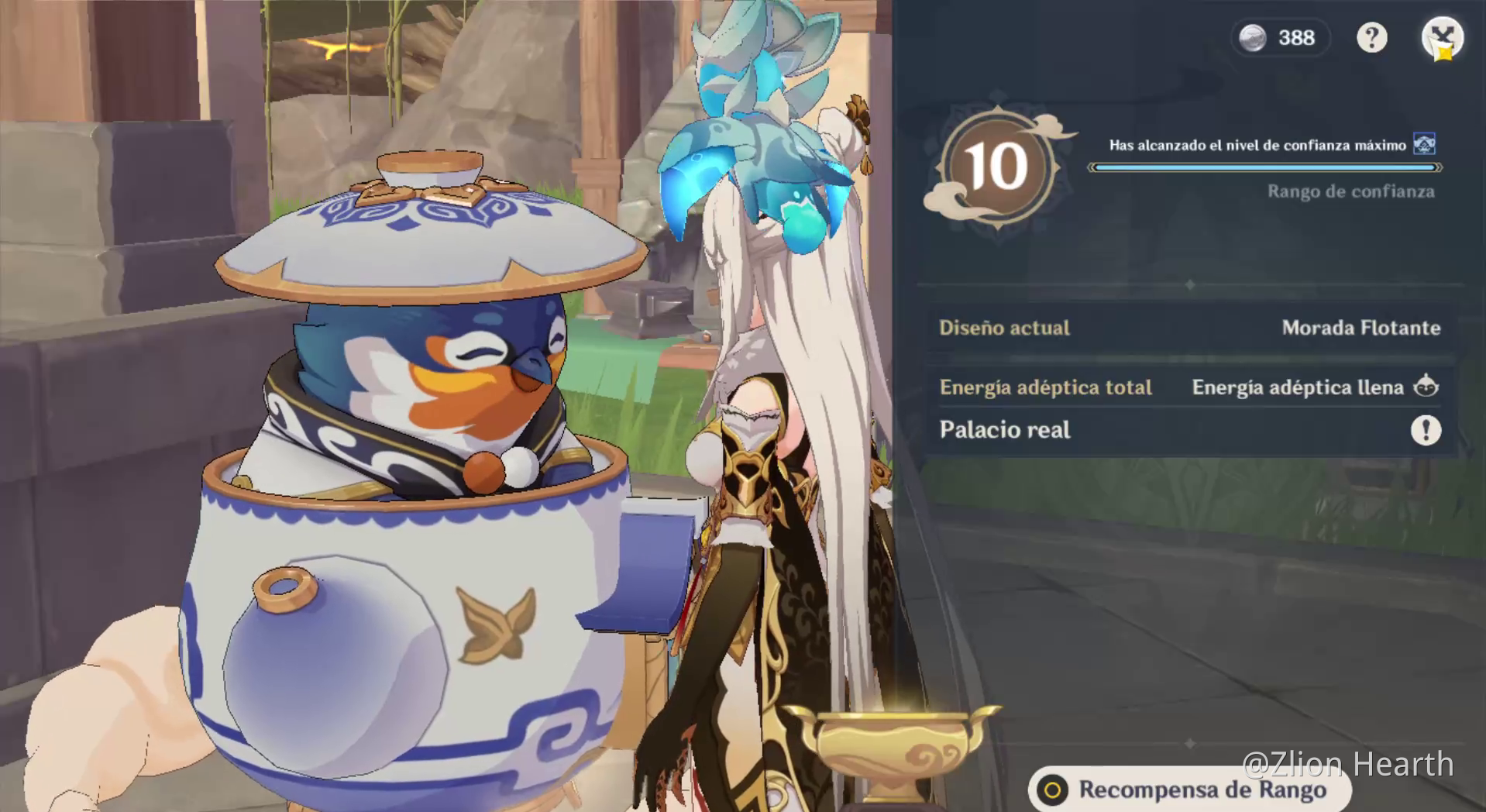1486x812 pixels.
Task: Select the level 10 trust rank emblem
Action: point(996,167)
